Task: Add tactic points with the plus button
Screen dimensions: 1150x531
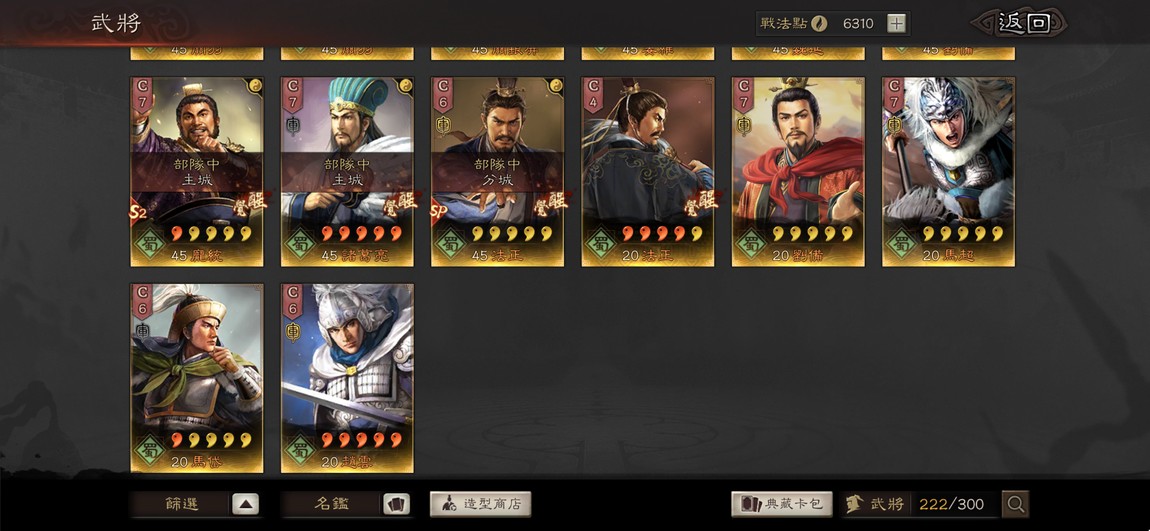Action: tap(896, 23)
